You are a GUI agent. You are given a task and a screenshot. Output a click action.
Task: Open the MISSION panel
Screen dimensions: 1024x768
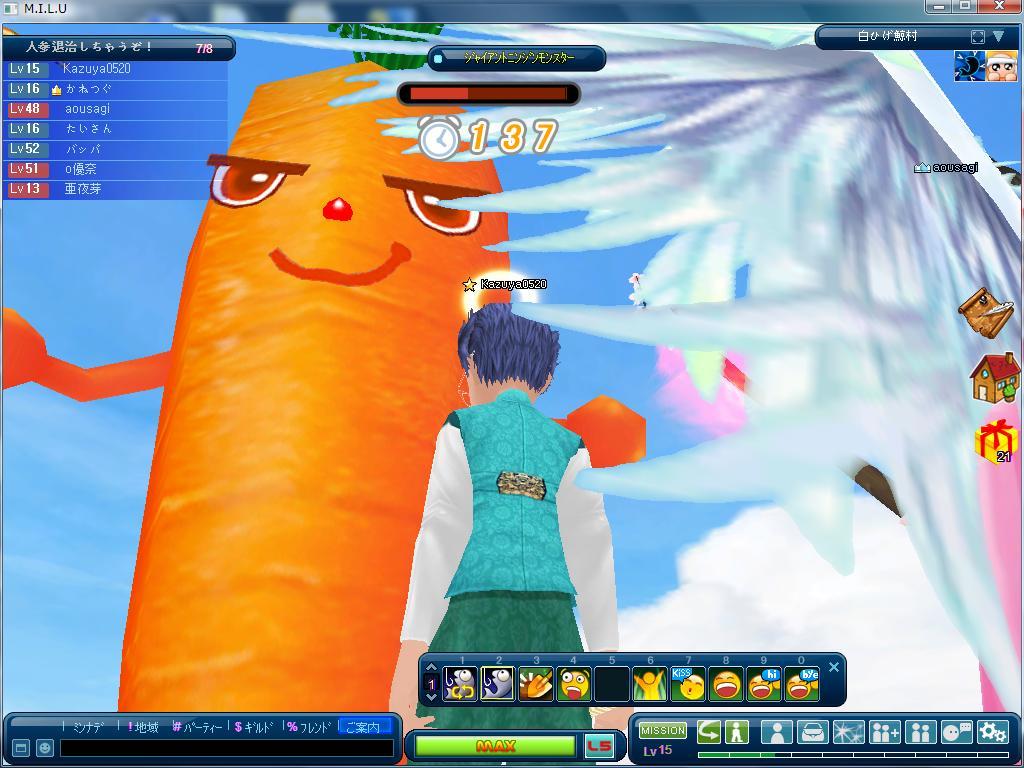[x=663, y=731]
